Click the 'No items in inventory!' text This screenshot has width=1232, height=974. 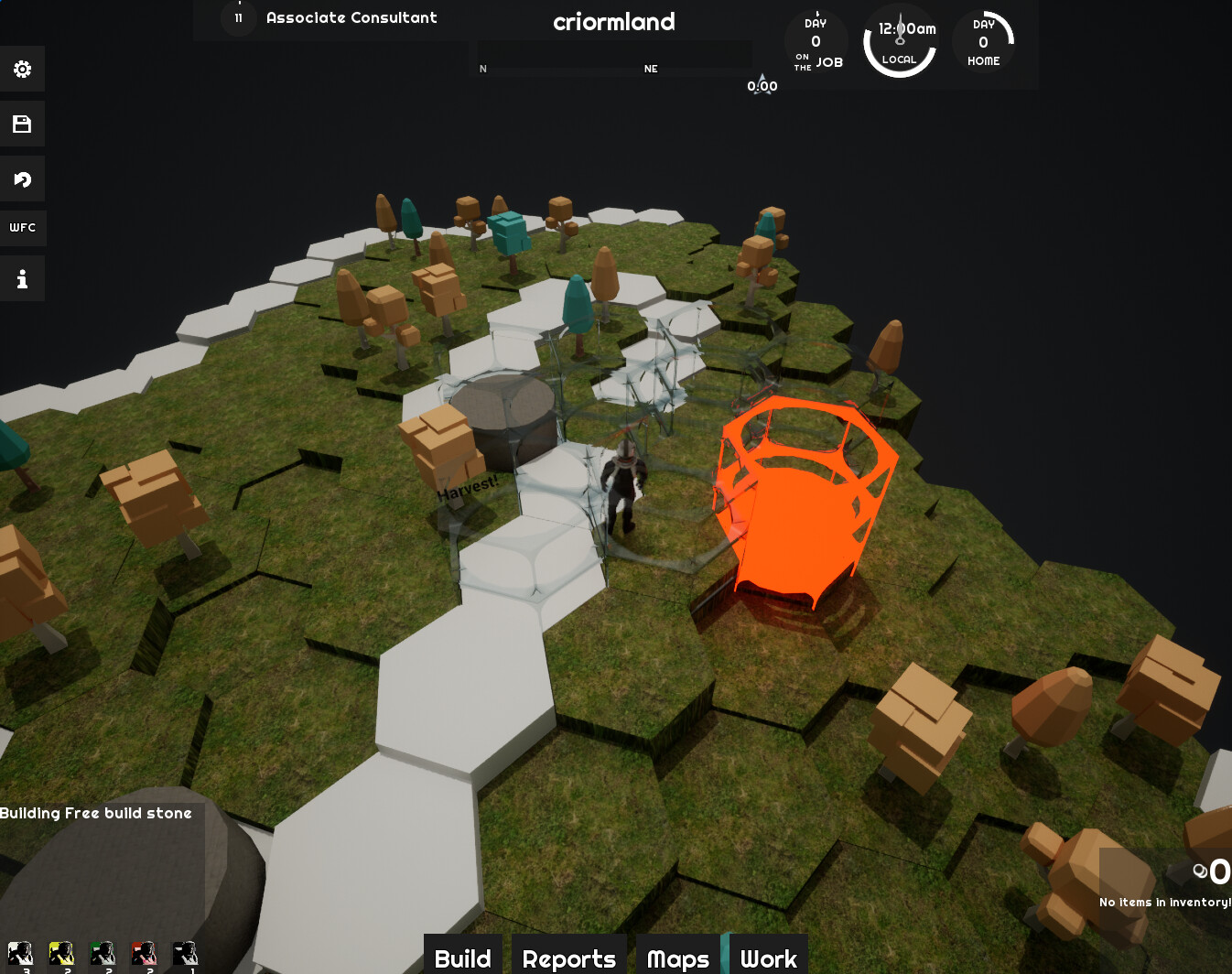pos(1164,902)
